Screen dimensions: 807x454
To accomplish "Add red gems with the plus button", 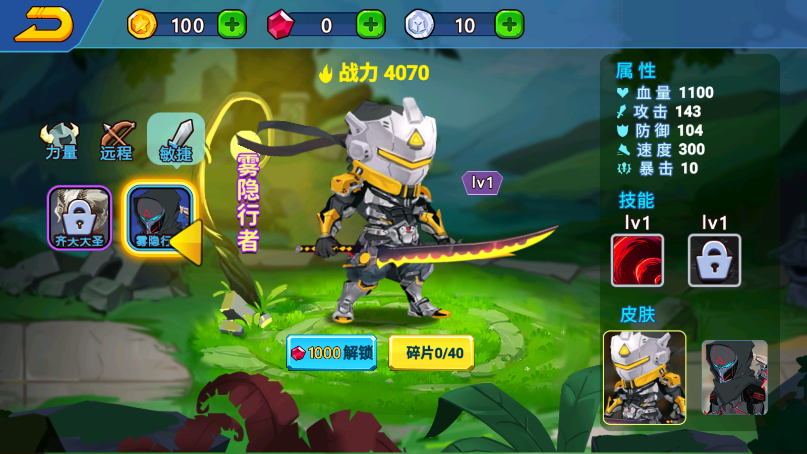I will pos(370,24).
